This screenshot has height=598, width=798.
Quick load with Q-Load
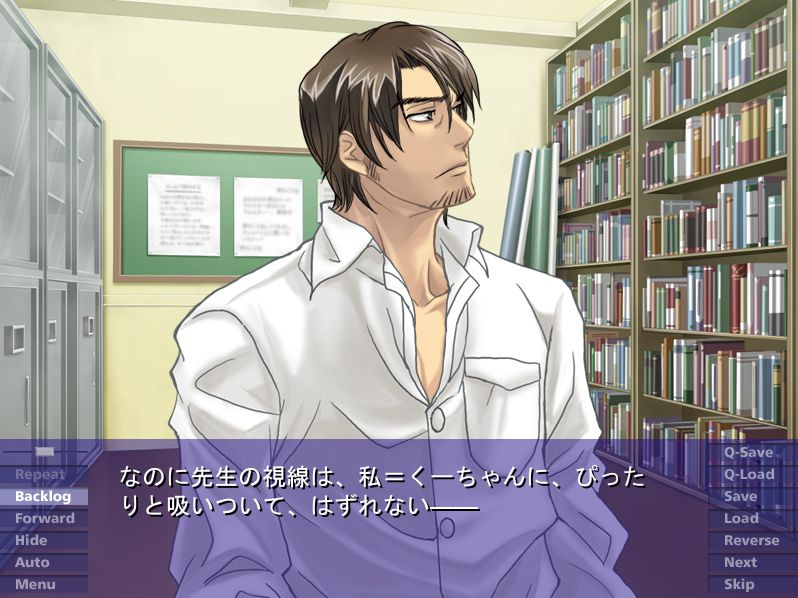[x=750, y=475]
